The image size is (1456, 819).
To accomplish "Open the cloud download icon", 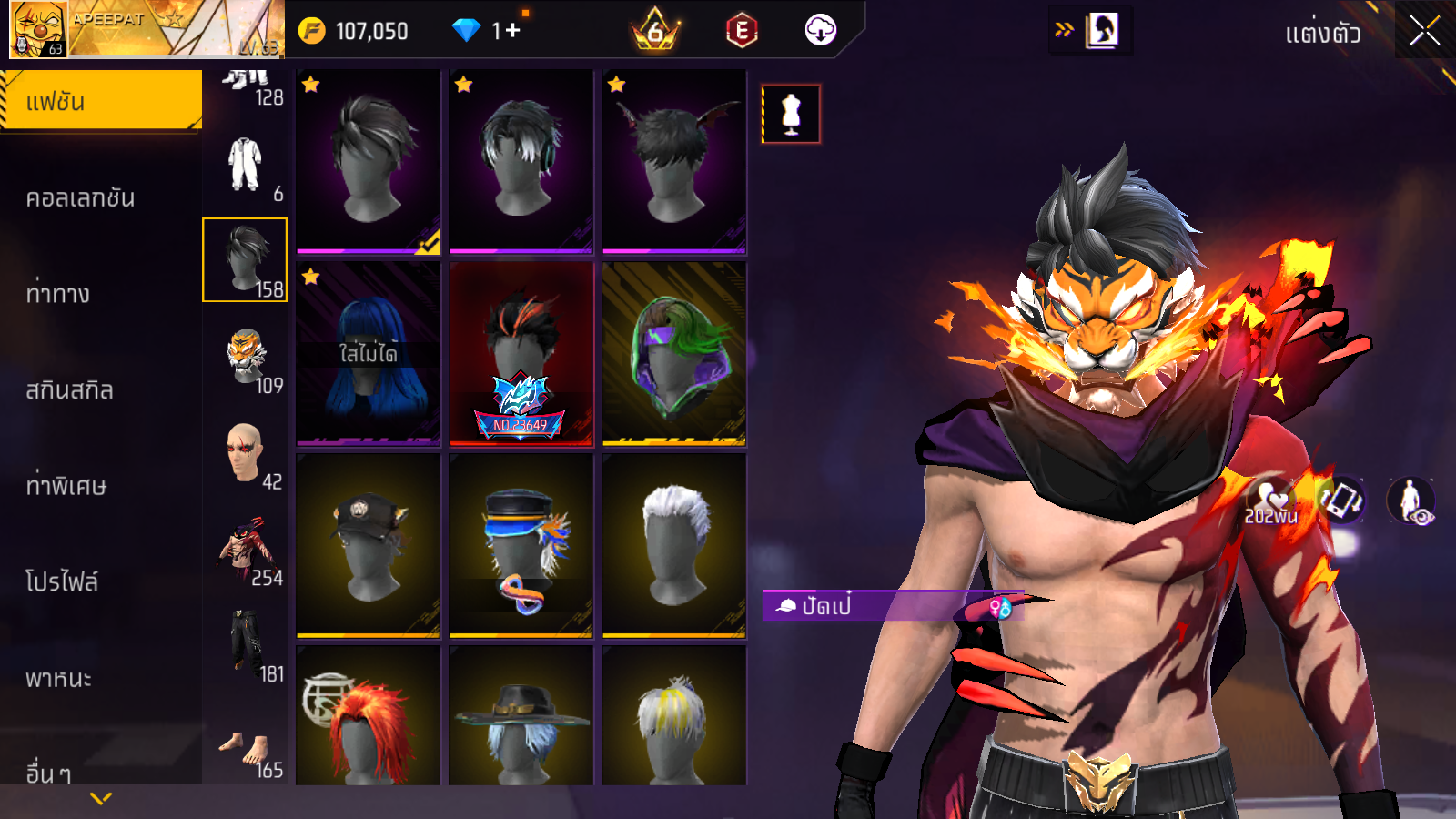I will [x=820, y=31].
